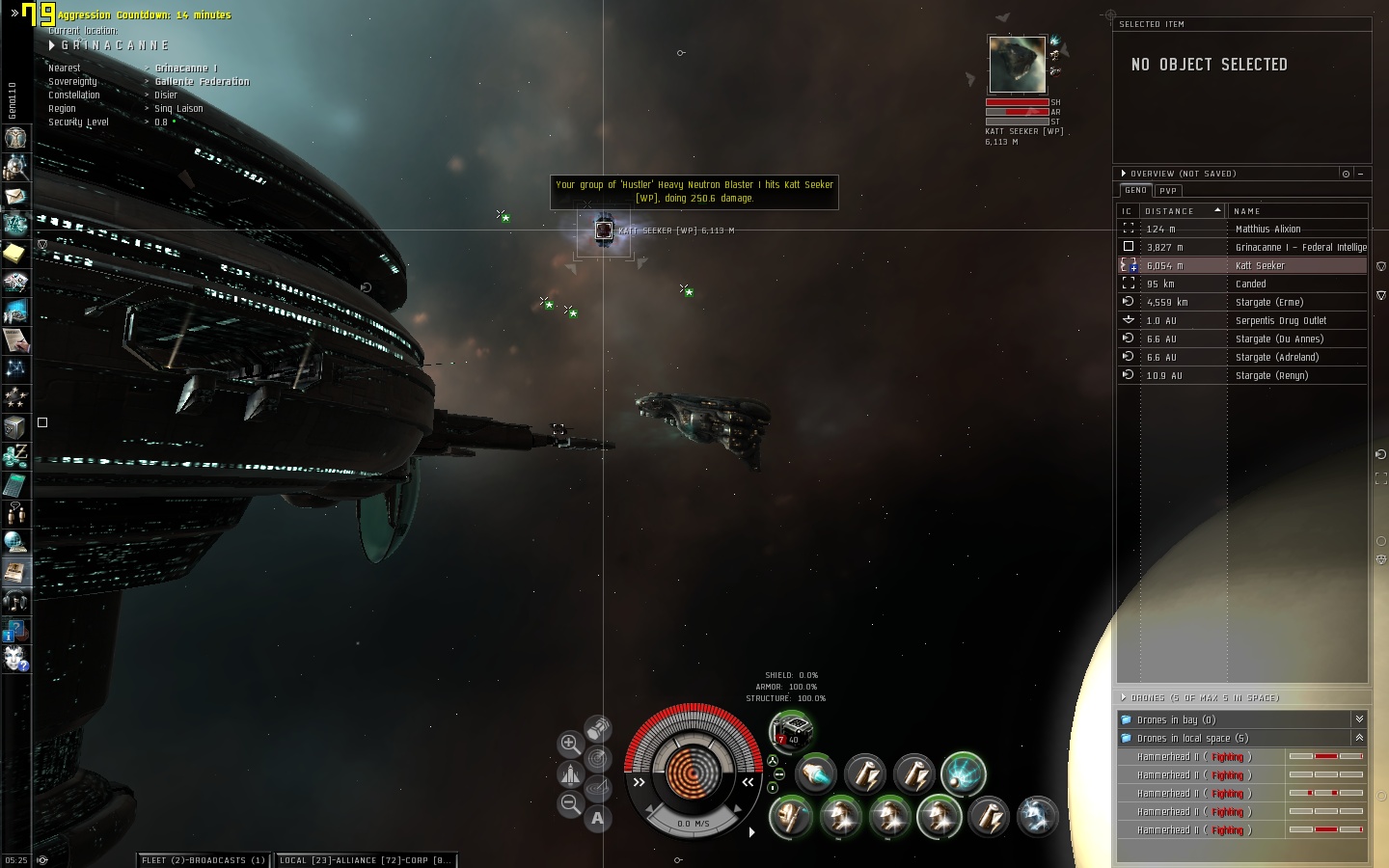Click Stargate (Renyn) in the overview
This screenshot has width=1389, height=868.
pyautogui.click(x=1271, y=376)
